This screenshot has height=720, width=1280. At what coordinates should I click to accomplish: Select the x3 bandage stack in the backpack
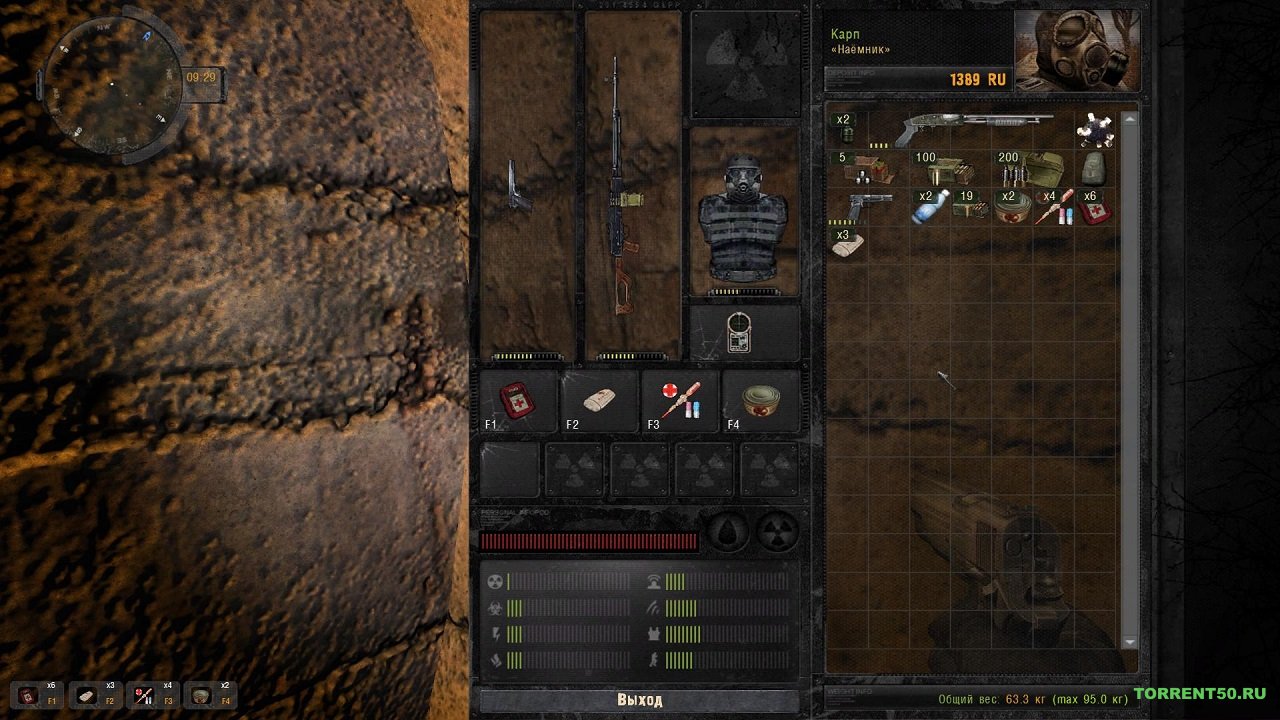tap(847, 244)
